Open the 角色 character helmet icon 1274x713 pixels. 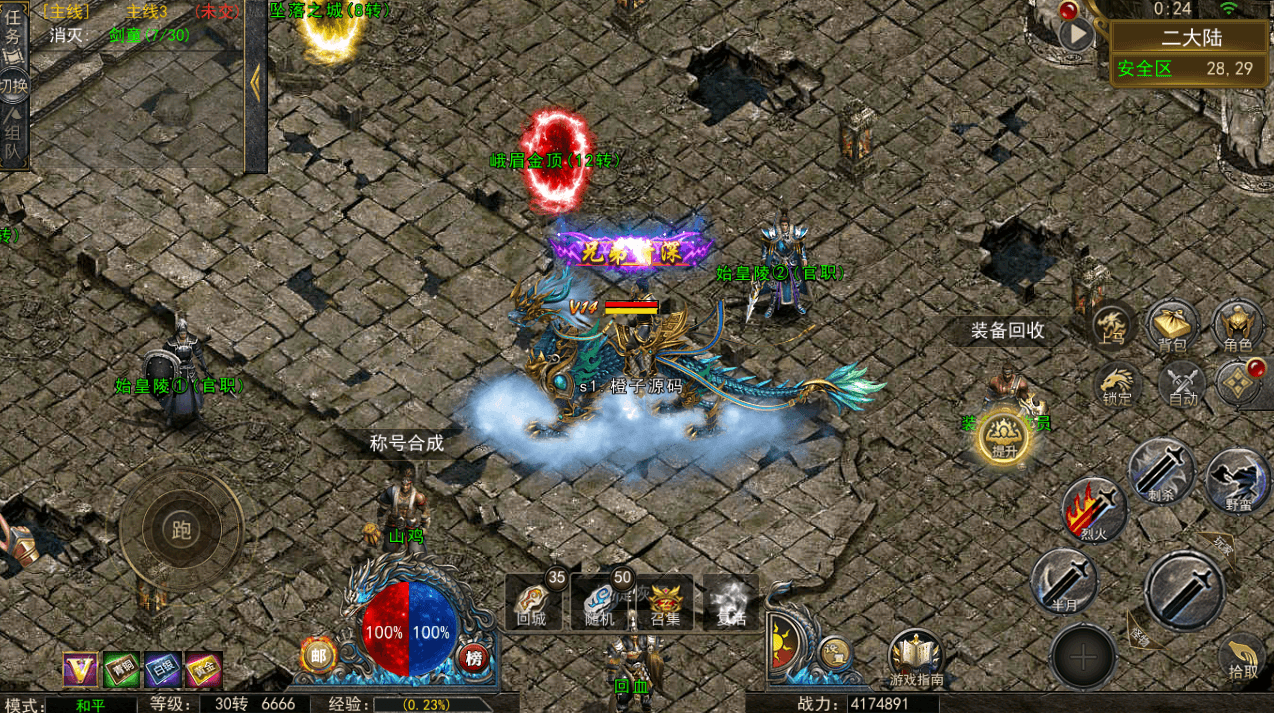click(1237, 326)
